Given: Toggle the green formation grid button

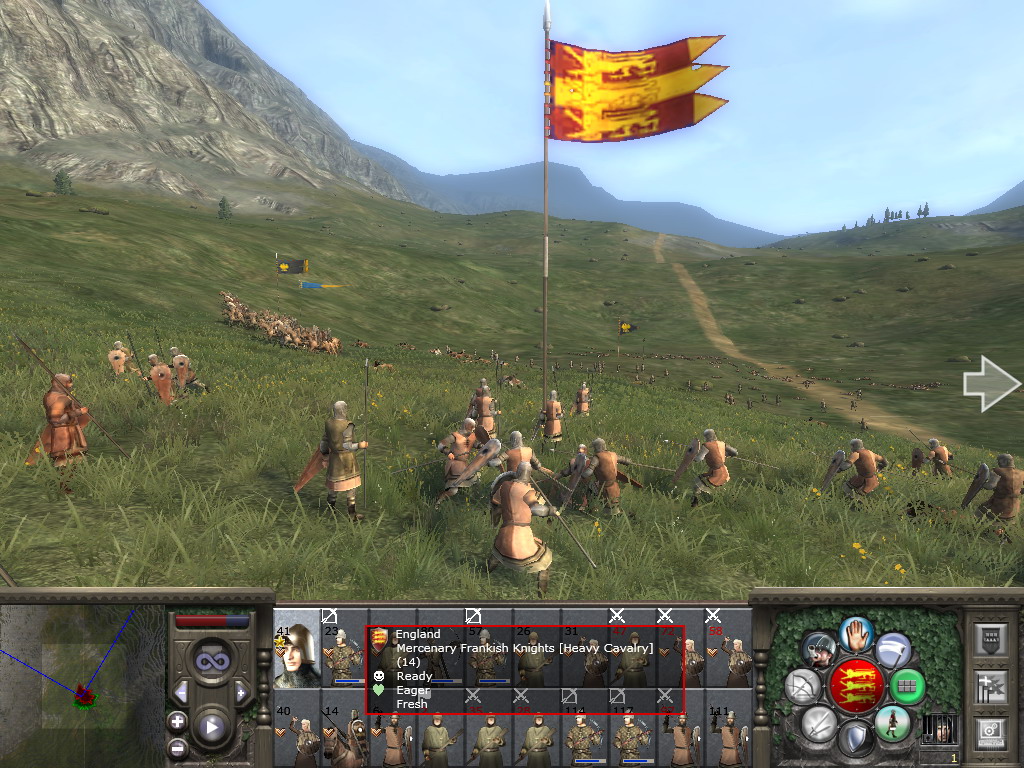Looking at the screenshot, I should click(x=907, y=687).
